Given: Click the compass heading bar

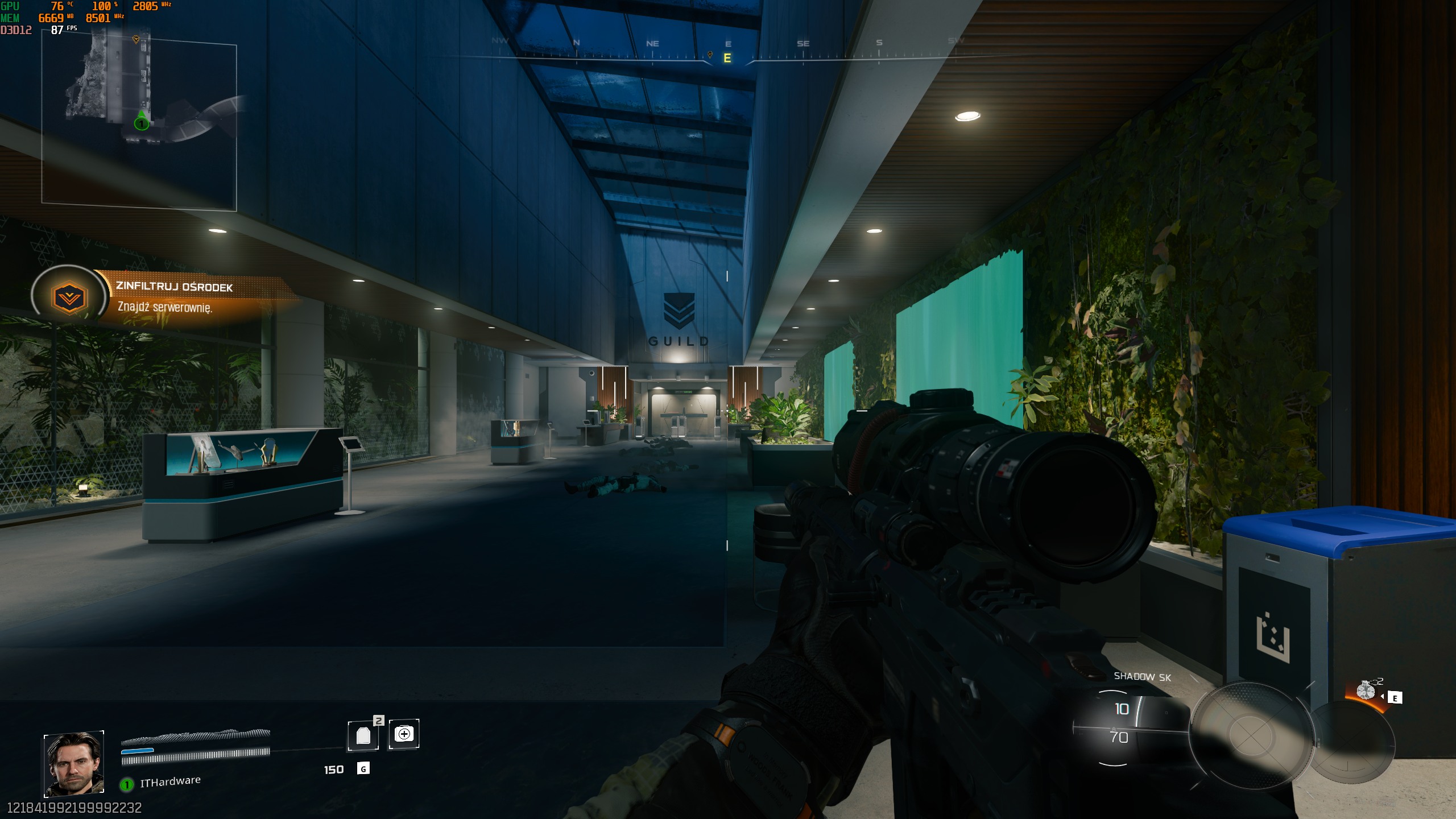Looking at the screenshot, I should pyautogui.click(x=727, y=52).
